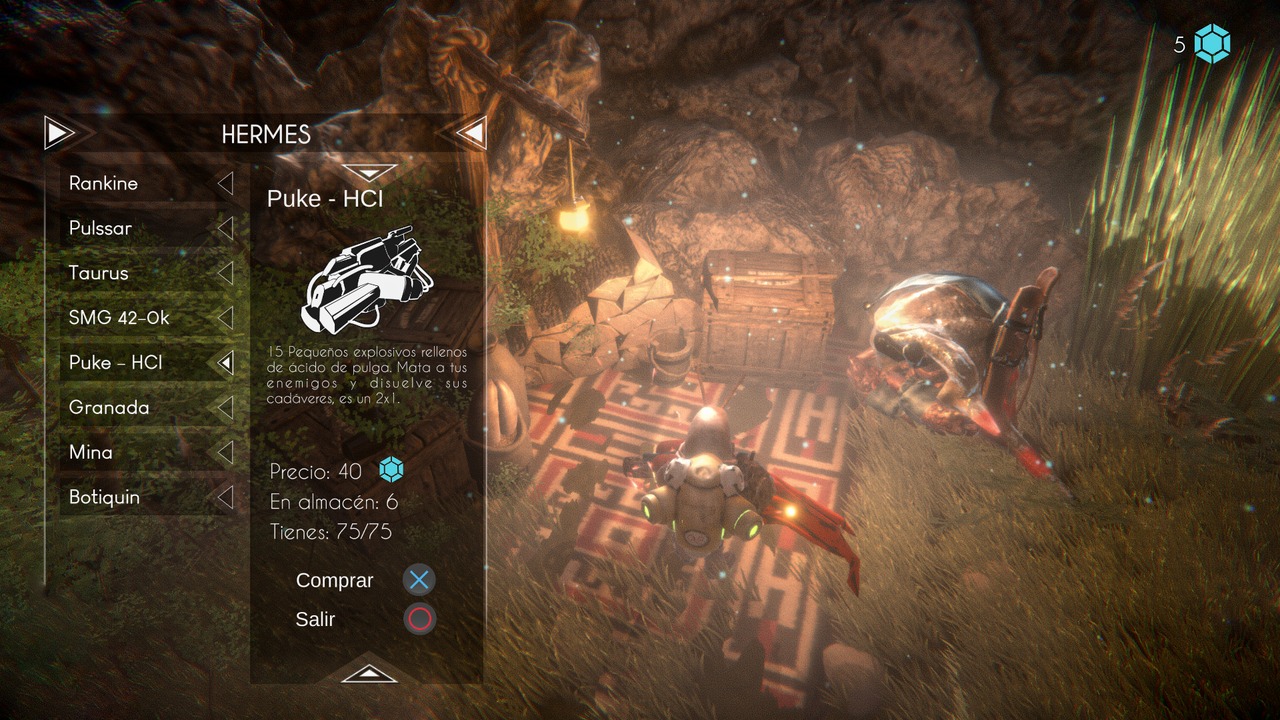Click the arrow below the item details
This screenshot has width=1280, height=720.
pos(369,673)
